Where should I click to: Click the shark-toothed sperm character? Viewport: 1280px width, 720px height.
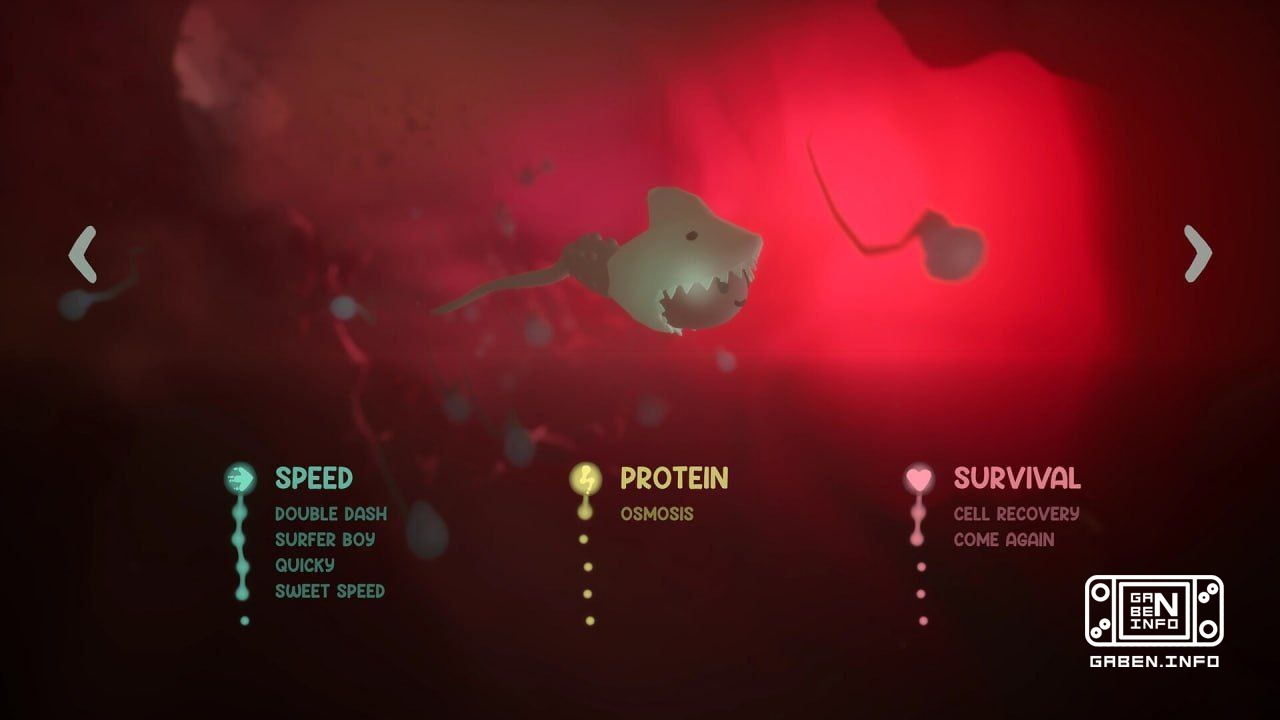pyautogui.click(x=680, y=260)
